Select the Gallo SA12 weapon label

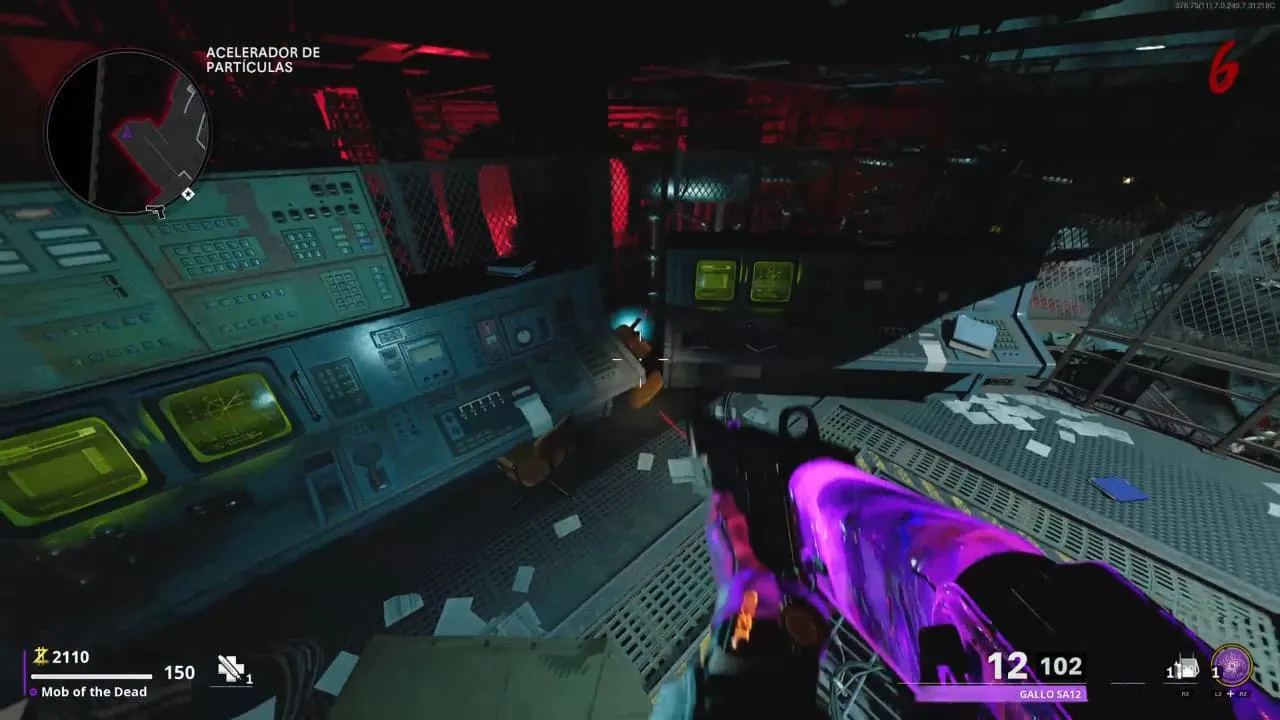(x=1048, y=694)
